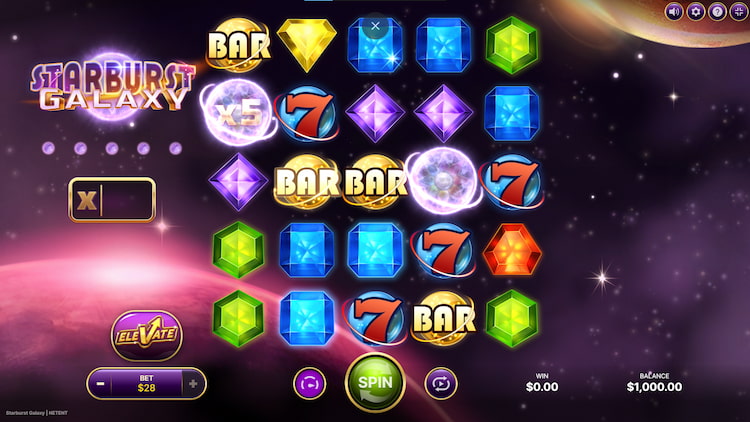Close the overlay with the X button
The width and height of the screenshot is (750, 422).
click(x=376, y=26)
